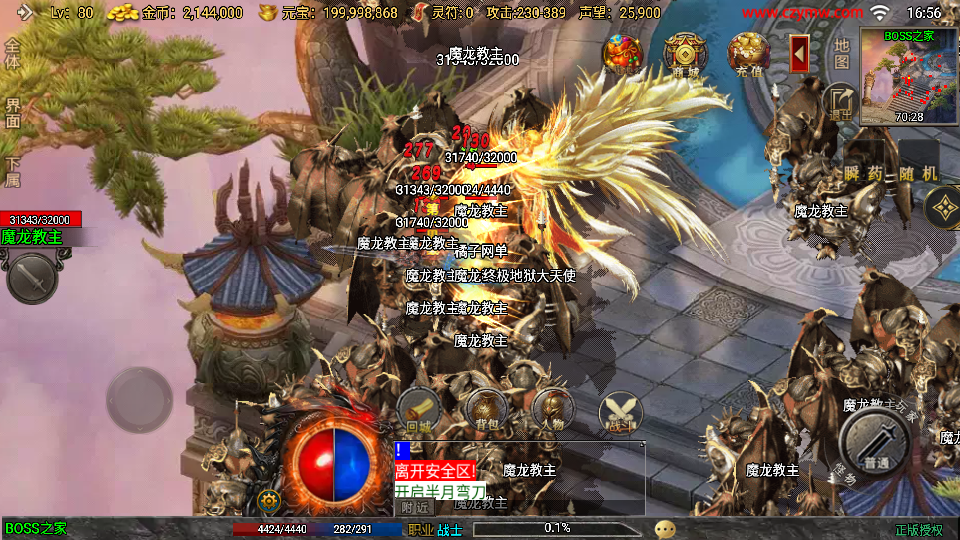Use the 回城 return-to-town scroll

(x=418, y=410)
